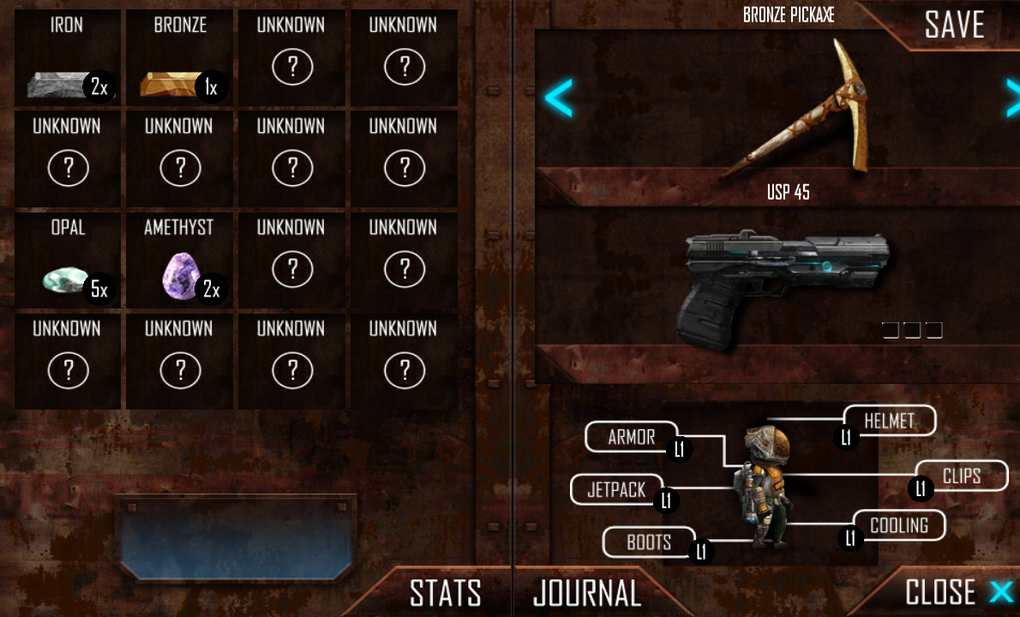Pick the Amethyst gem slot

(180, 261)
